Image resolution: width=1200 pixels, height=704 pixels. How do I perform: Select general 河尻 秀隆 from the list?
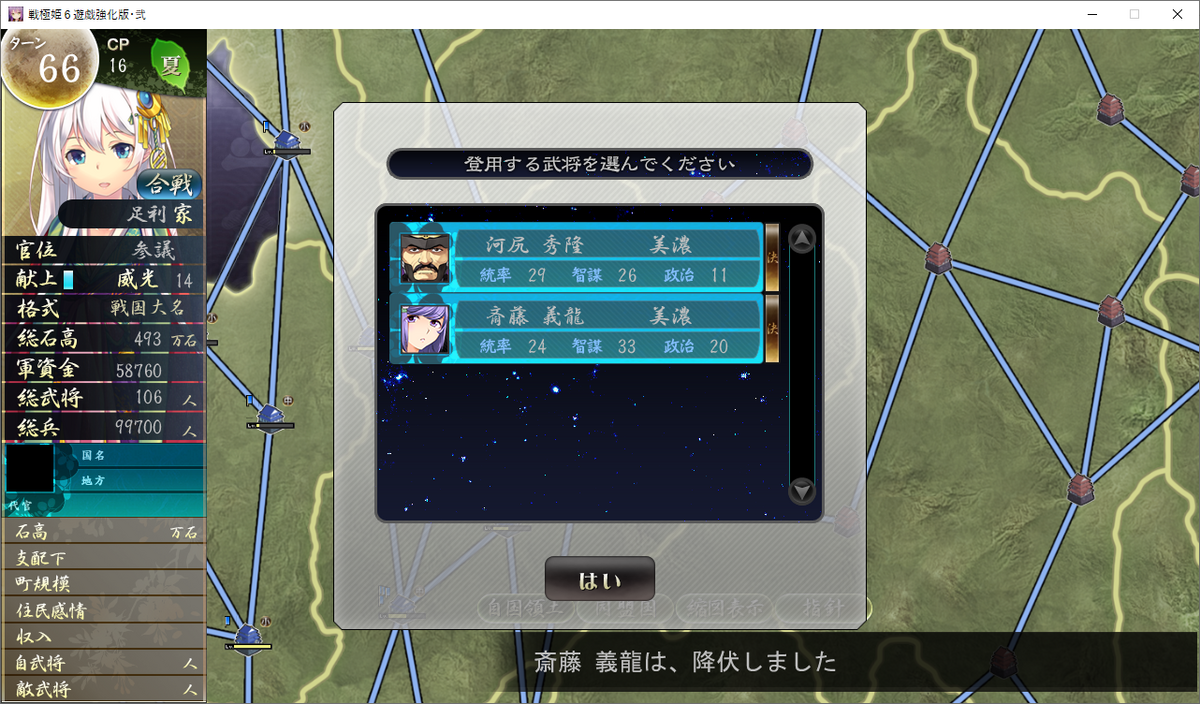(x=576, y=258)
